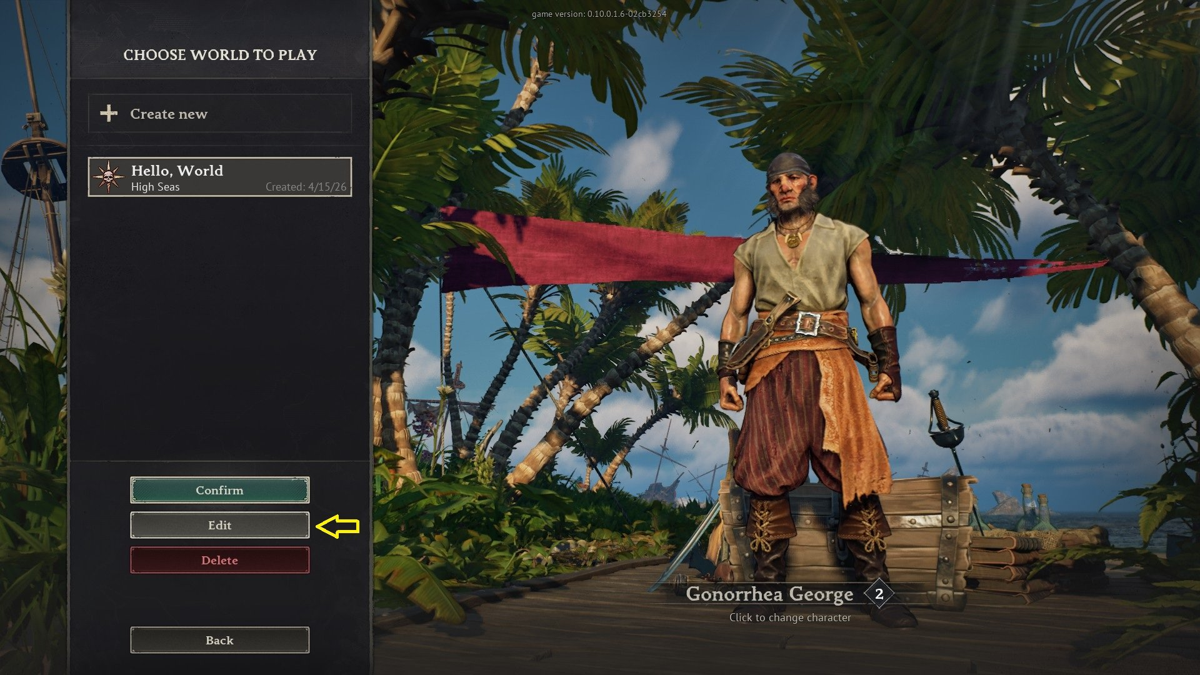The width and height of the screenshot is (1200, 675).
Task: Create a new world
Action: click(219, 114)
